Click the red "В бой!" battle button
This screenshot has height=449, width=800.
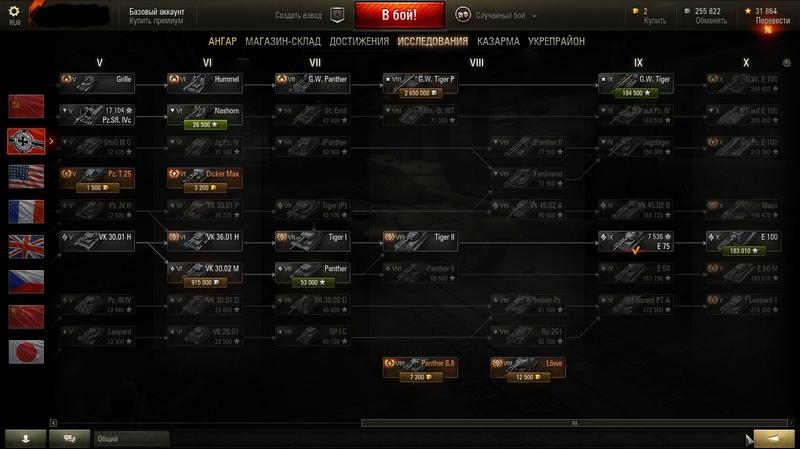click(400, 16)
